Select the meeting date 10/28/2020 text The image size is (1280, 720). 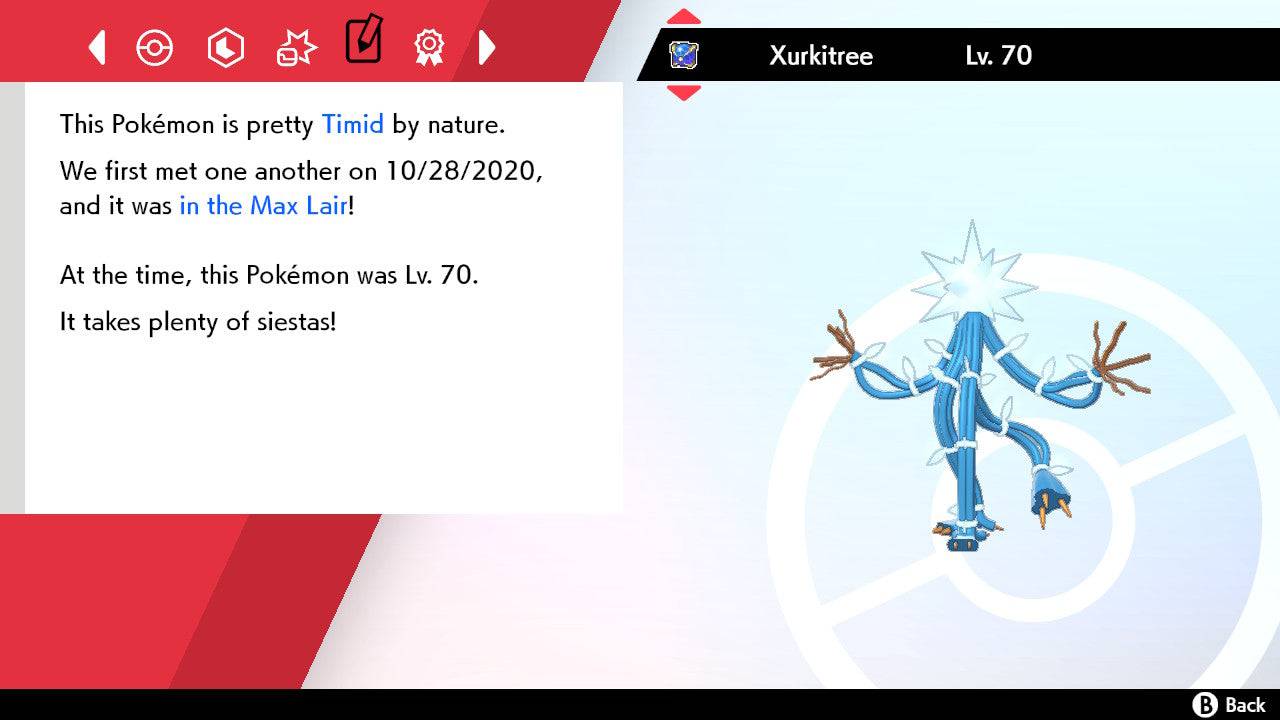461,171
